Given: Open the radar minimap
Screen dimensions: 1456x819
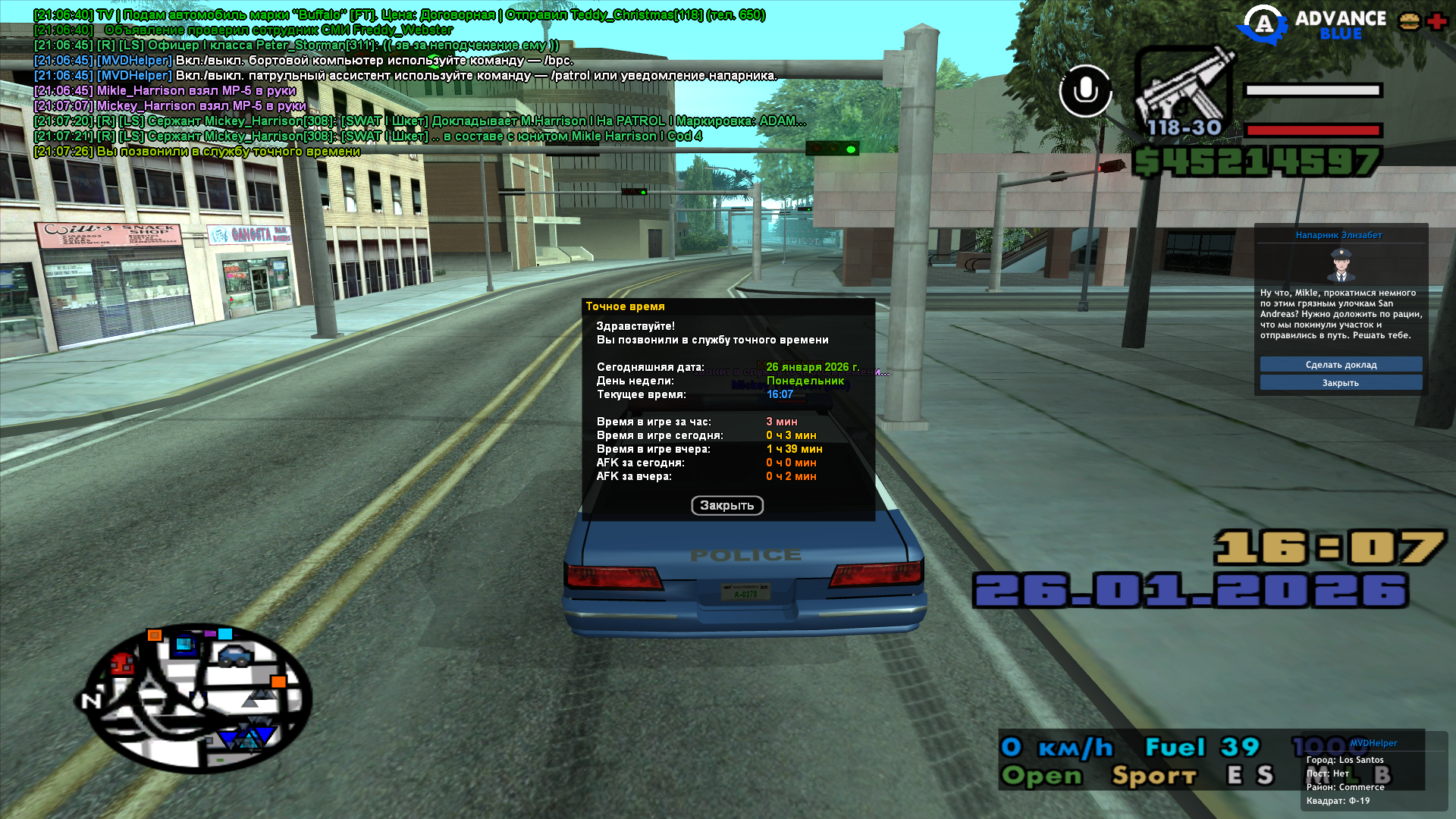Looking at the screenshot, I should tap(197, 698).
